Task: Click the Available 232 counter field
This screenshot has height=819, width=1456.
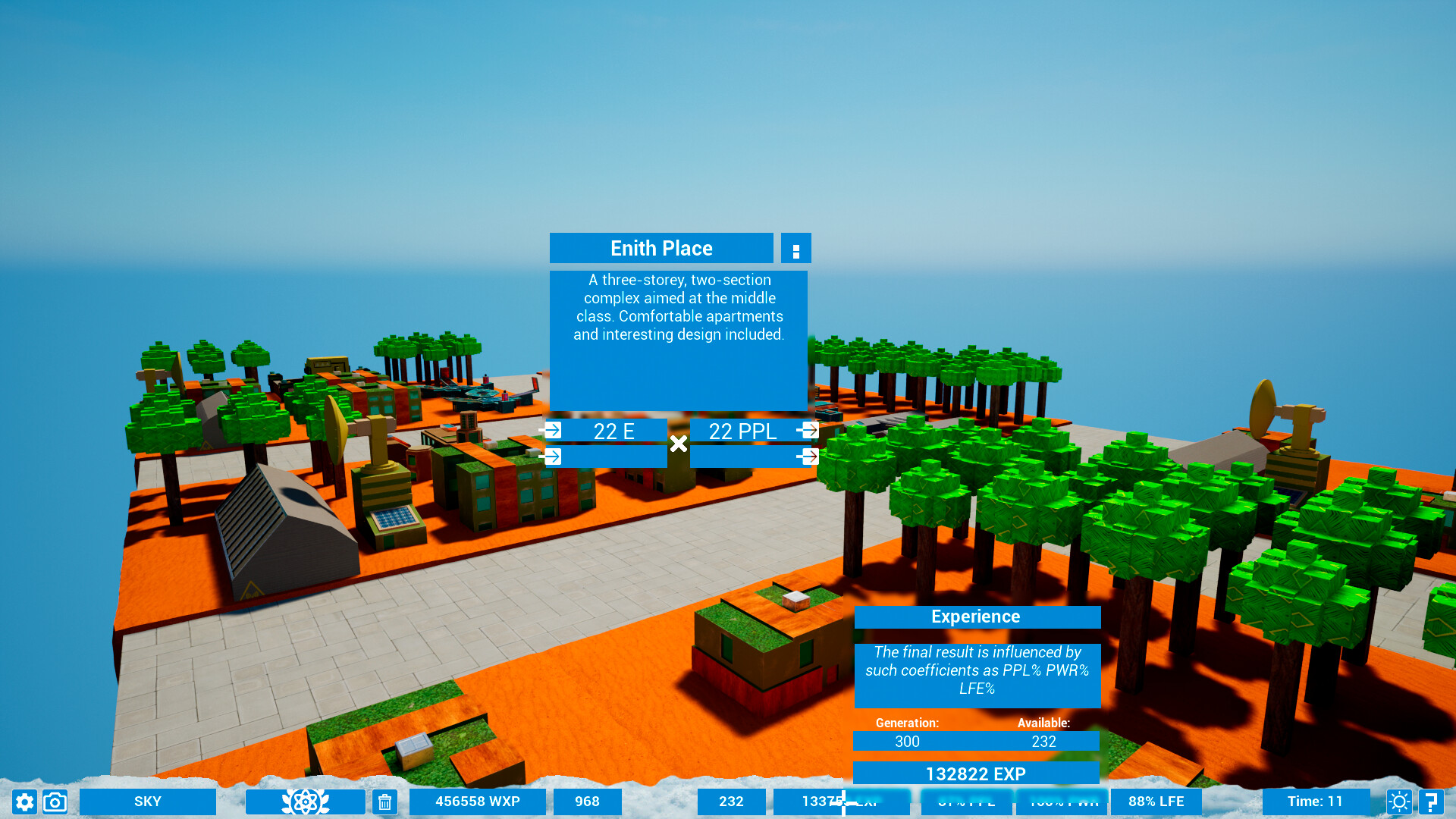Action: (1044, 742)
